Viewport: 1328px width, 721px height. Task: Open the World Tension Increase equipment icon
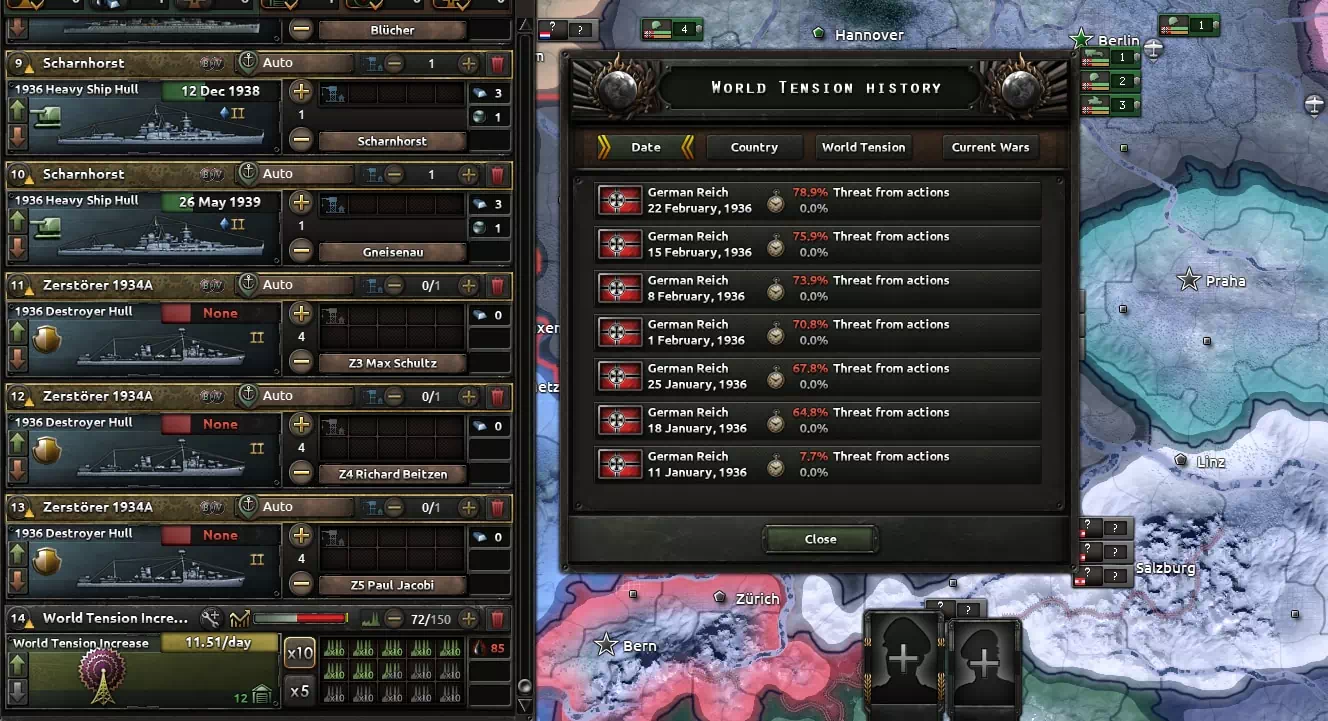point(100,677)
